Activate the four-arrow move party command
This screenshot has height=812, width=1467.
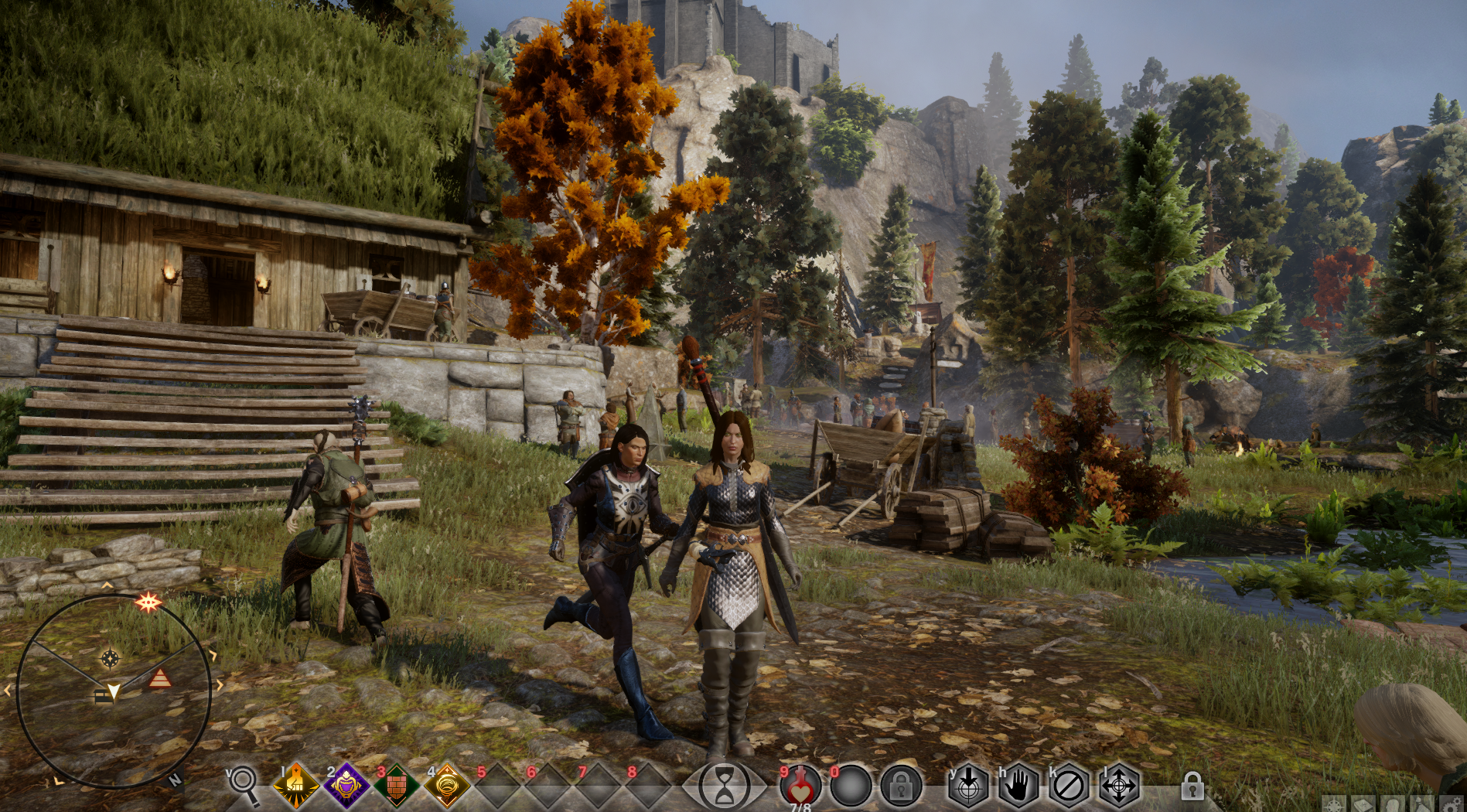[1118, 786]
